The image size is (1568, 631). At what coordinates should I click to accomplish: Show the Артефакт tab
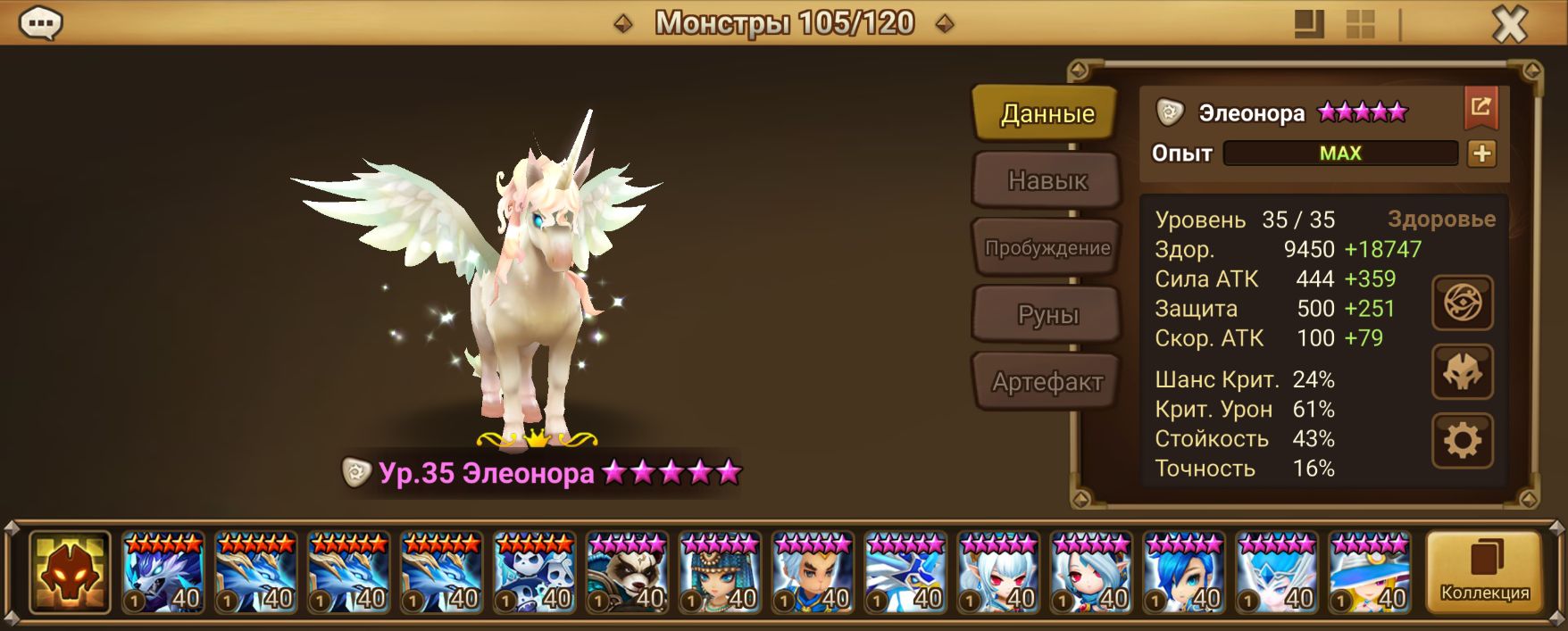click(1047, 382)
